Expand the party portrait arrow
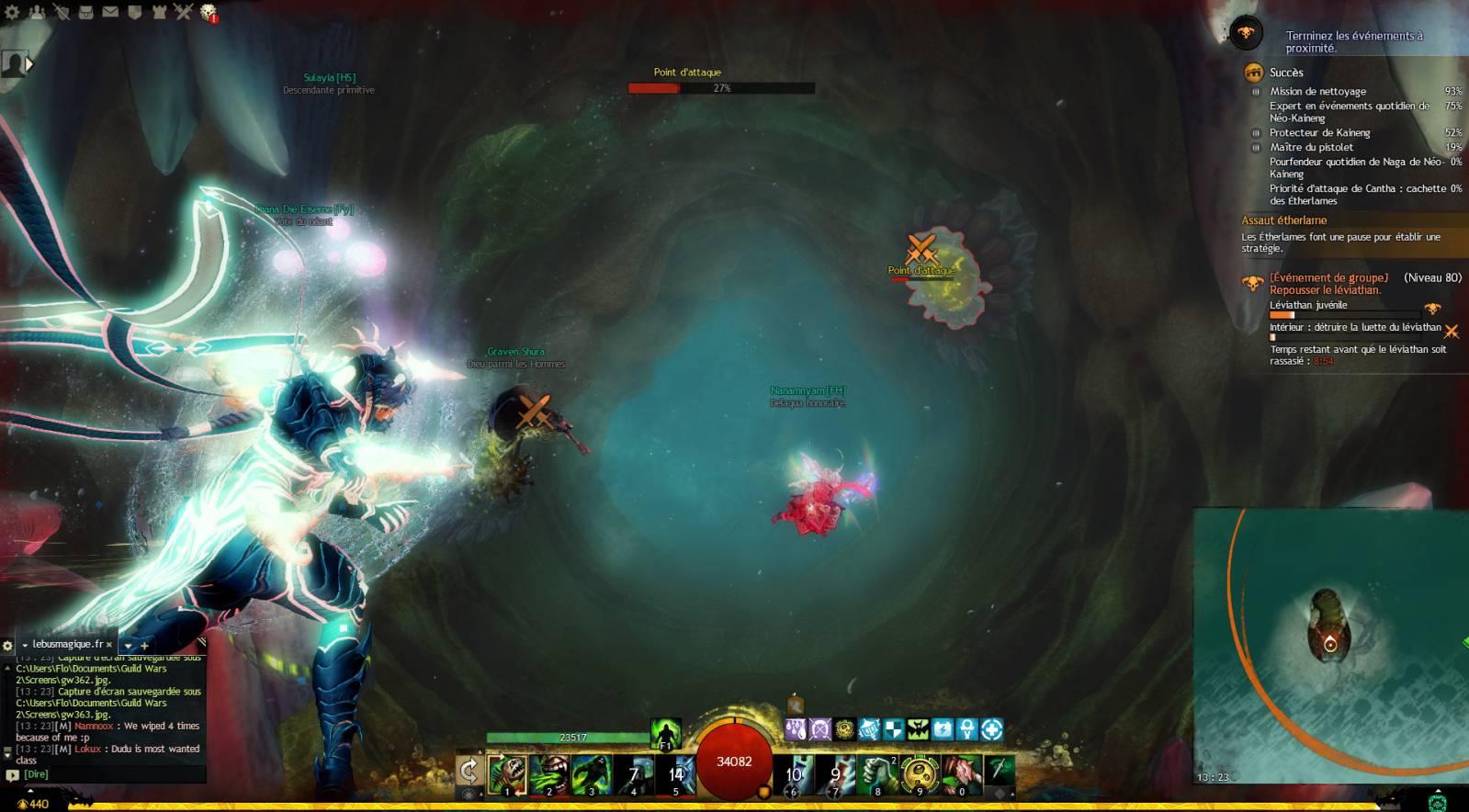The width and height of the screenshot is (1469, 812). 29,64
